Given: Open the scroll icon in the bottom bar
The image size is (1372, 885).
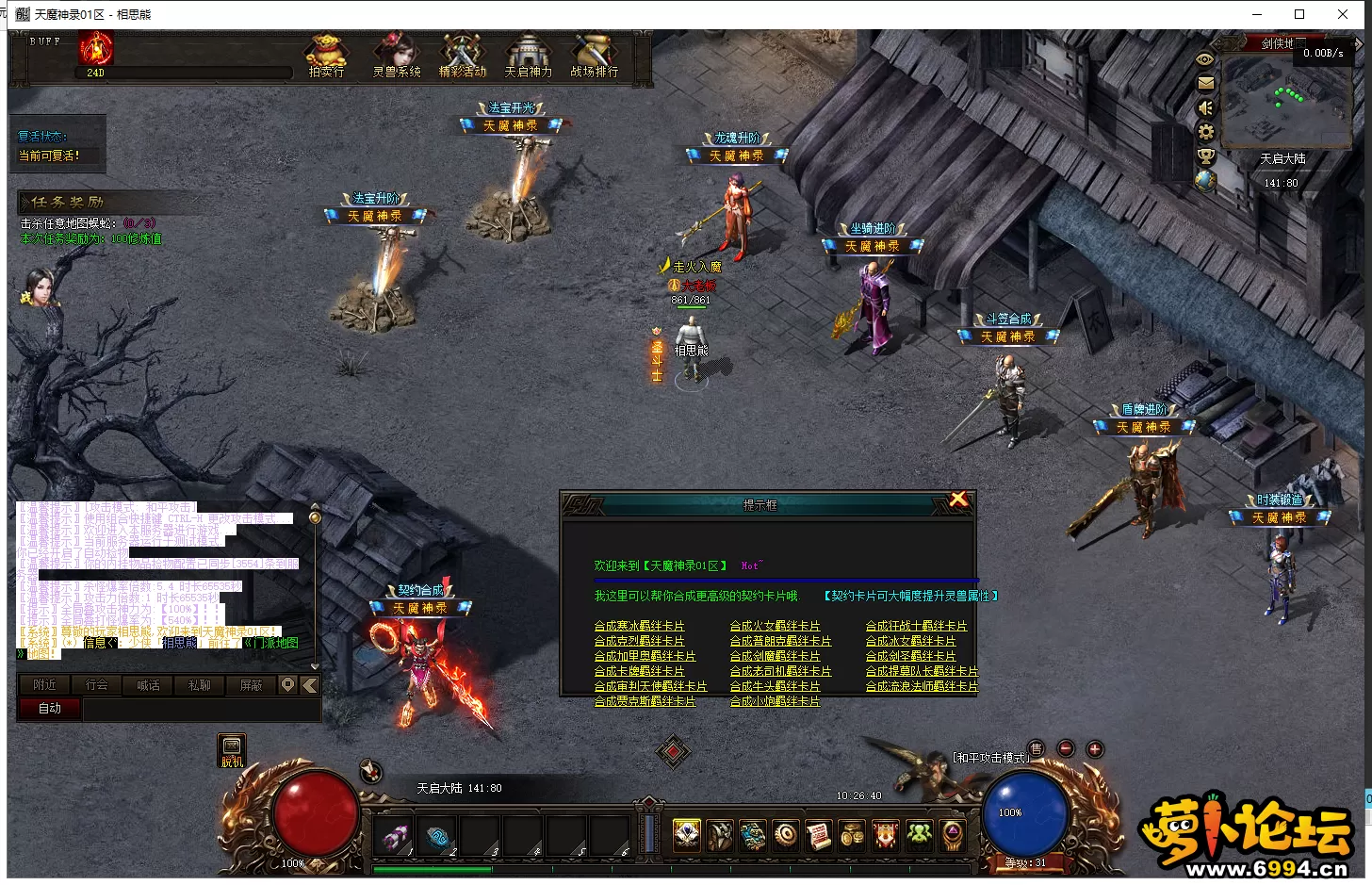Looking at the screenshot, I should (x=819, y=835).
